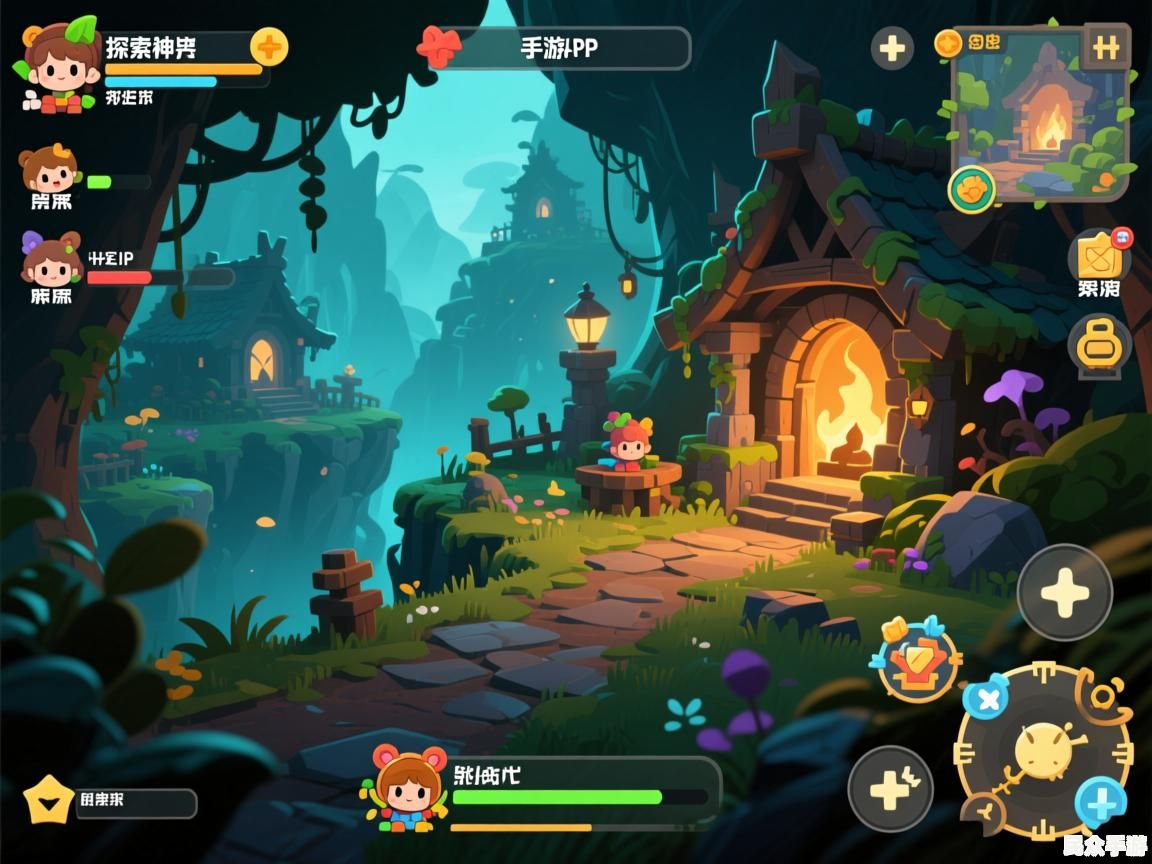Open the yellow backpack button
Image resolution: width=1152 pixels, height=864 pixels.
1099,346
